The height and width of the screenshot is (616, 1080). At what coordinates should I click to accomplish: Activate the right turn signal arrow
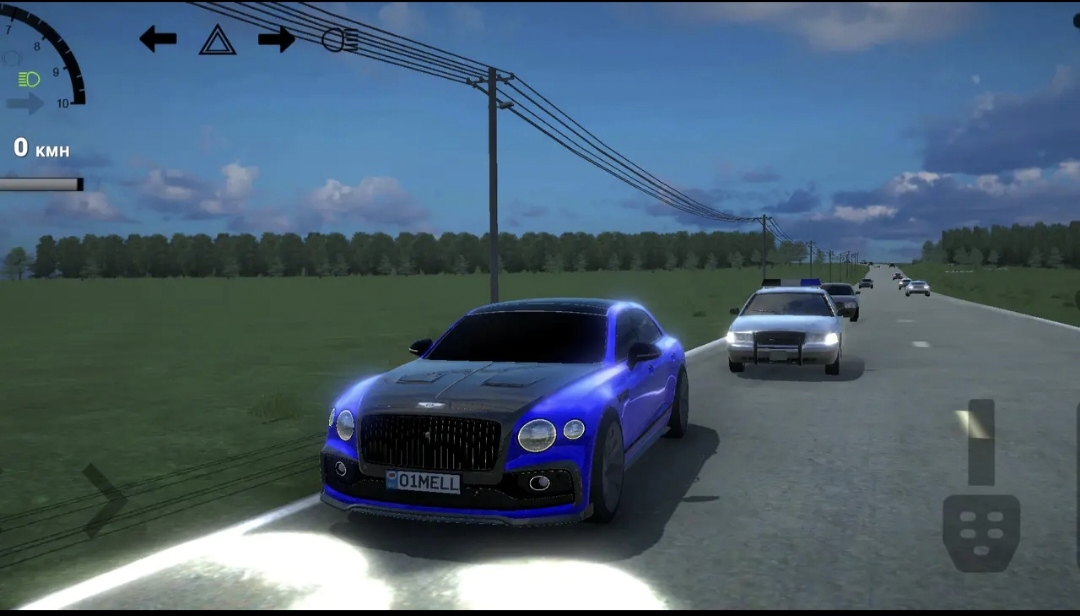[x=276, y=39]
